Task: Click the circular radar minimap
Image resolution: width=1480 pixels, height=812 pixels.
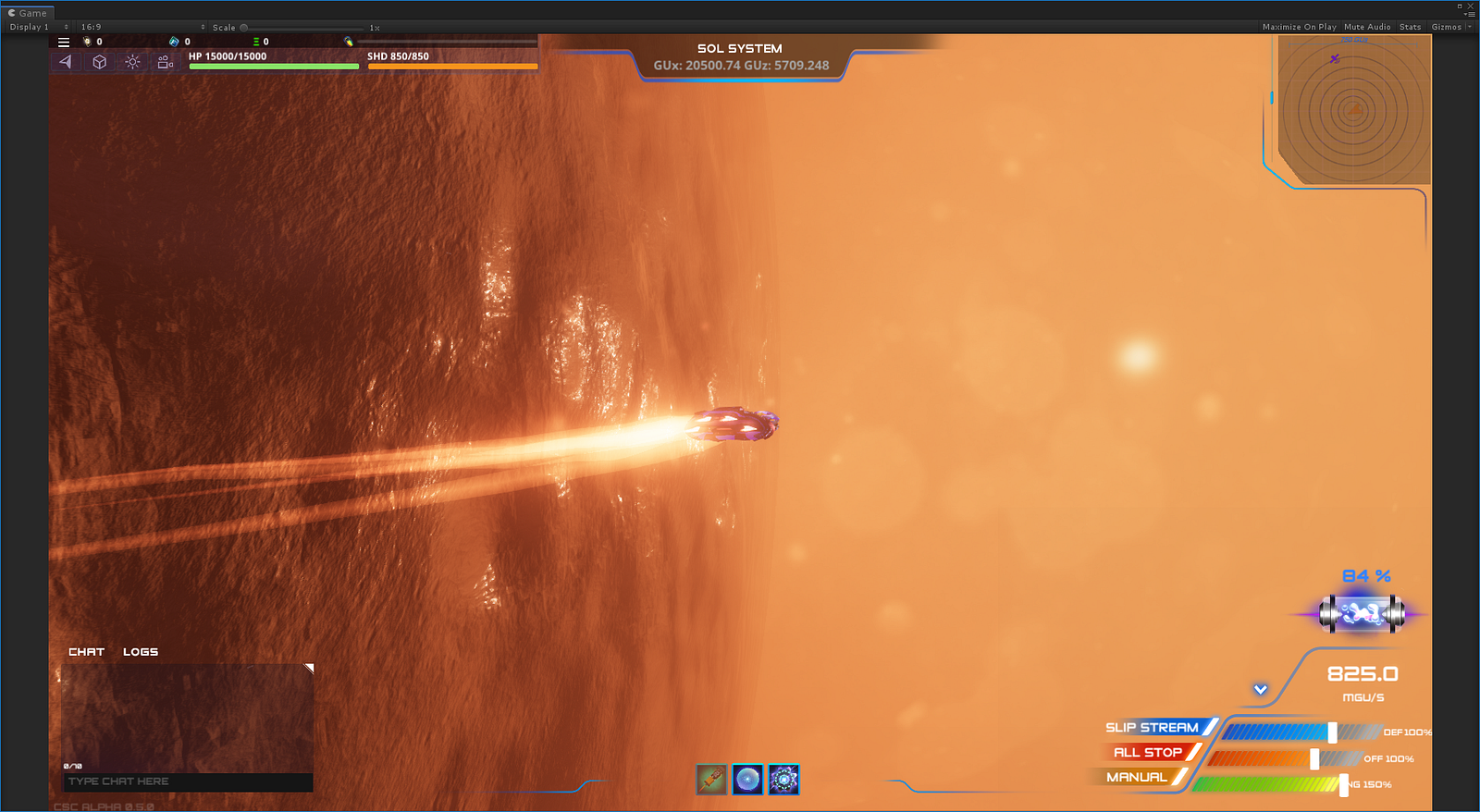Action: tap(1353, 111)
